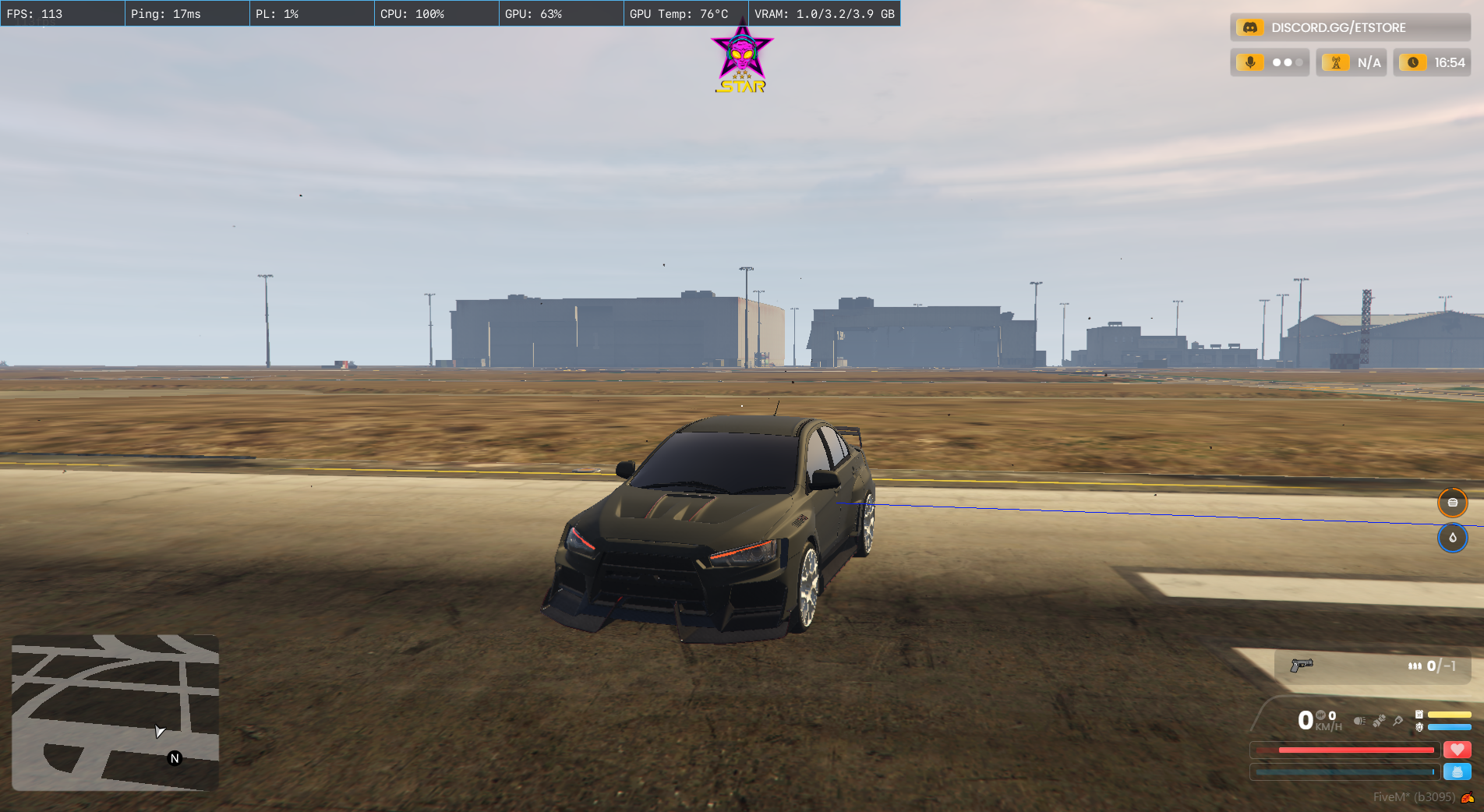
Task: Select the blue-ringed water drop thirst icon
Action: tap(1452, 538)
